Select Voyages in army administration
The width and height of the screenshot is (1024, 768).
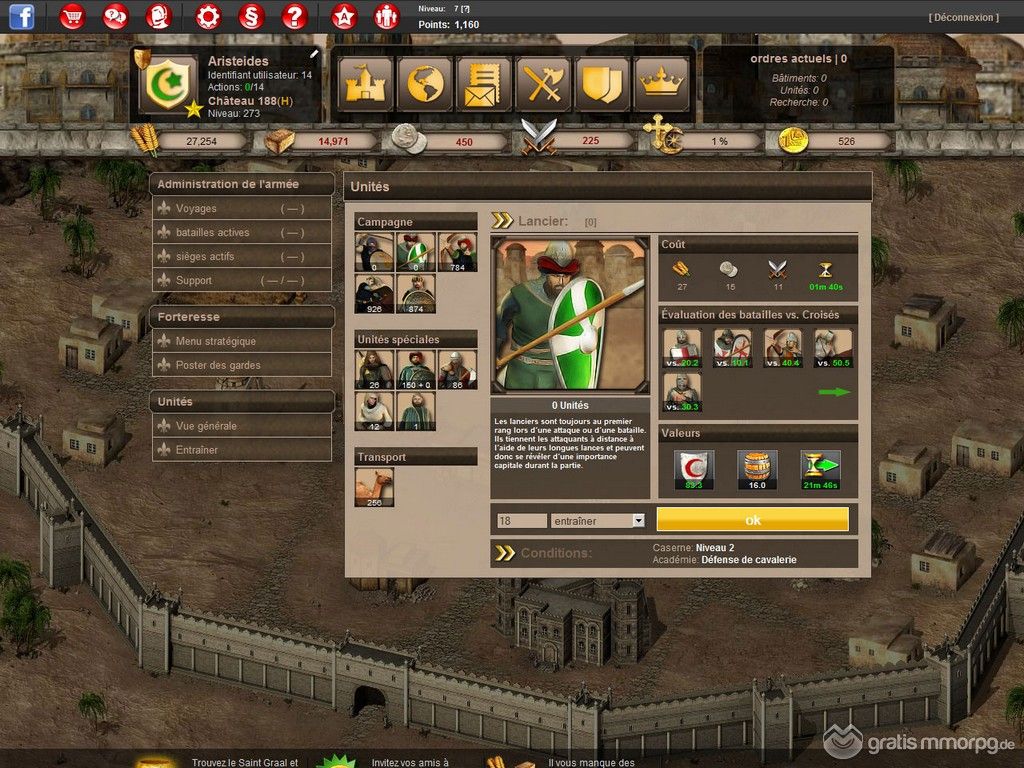click(196, 209)
